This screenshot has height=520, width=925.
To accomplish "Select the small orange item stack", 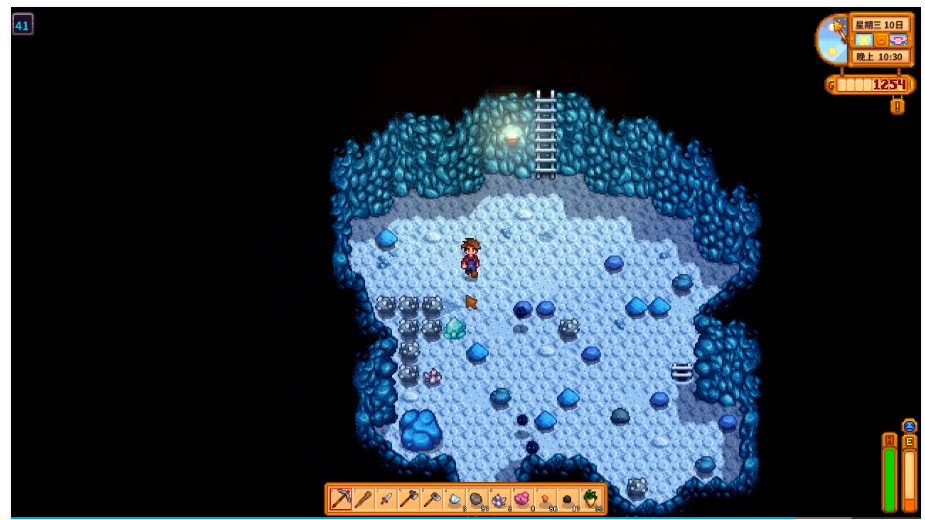I will pyautogui.click(x=545, y=498).
